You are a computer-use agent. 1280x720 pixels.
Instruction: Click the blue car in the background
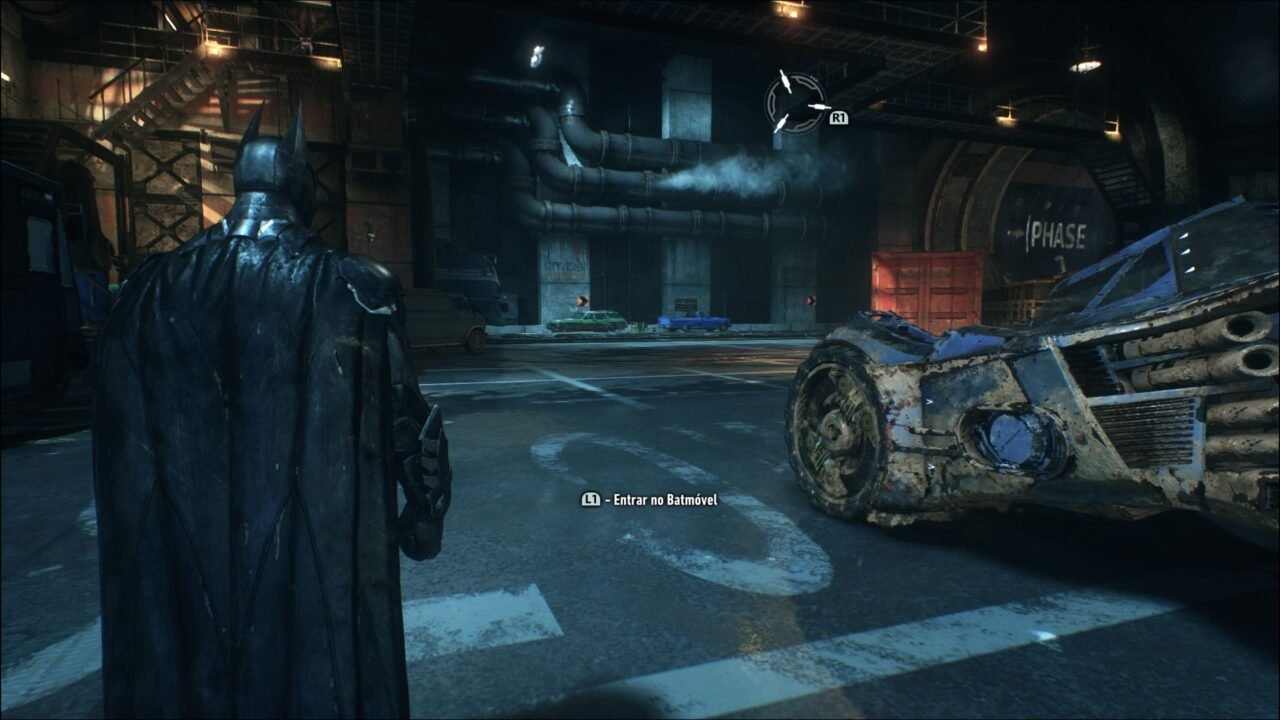(692, 320)
